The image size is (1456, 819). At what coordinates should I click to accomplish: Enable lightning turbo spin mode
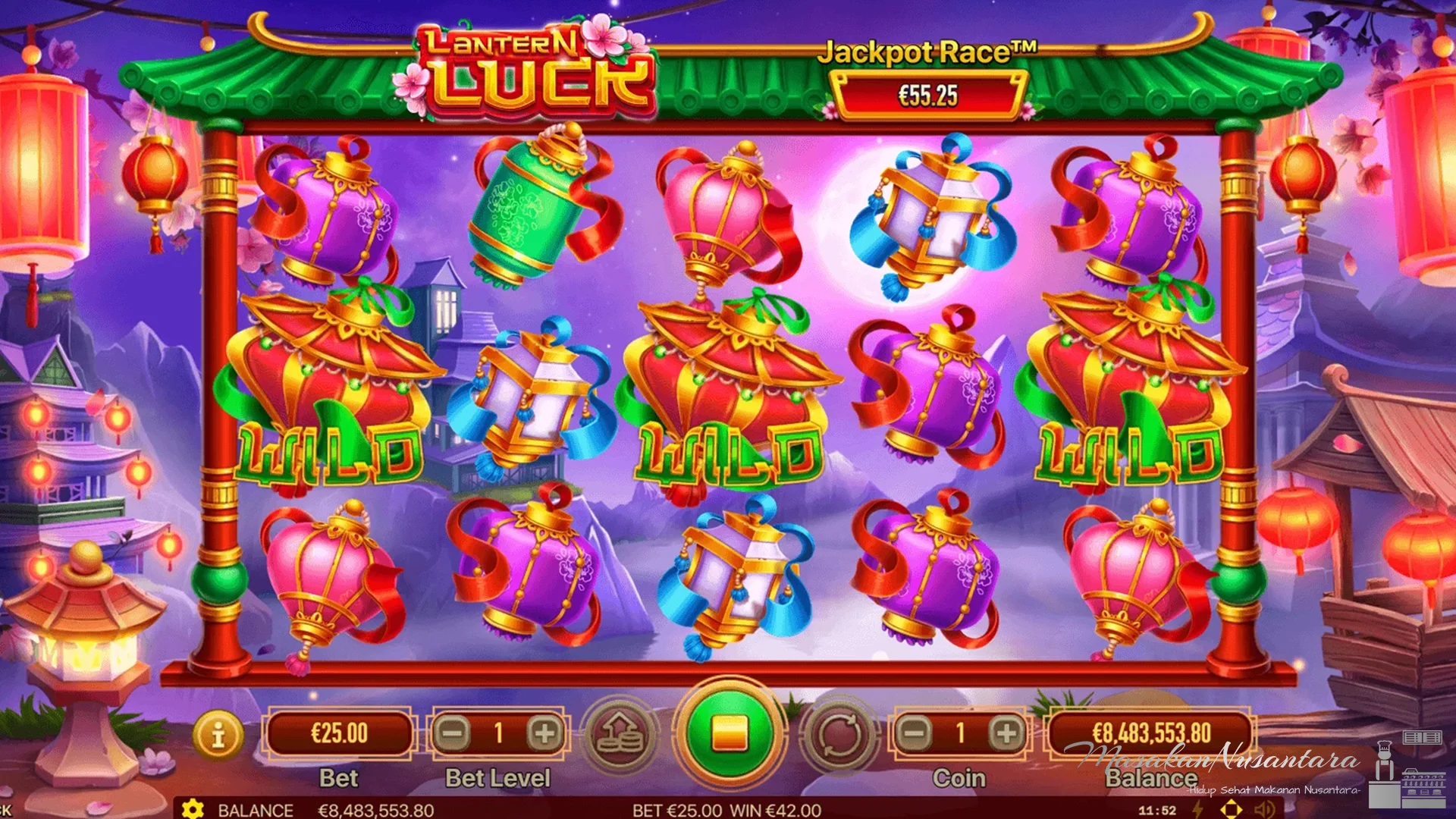1197,808
